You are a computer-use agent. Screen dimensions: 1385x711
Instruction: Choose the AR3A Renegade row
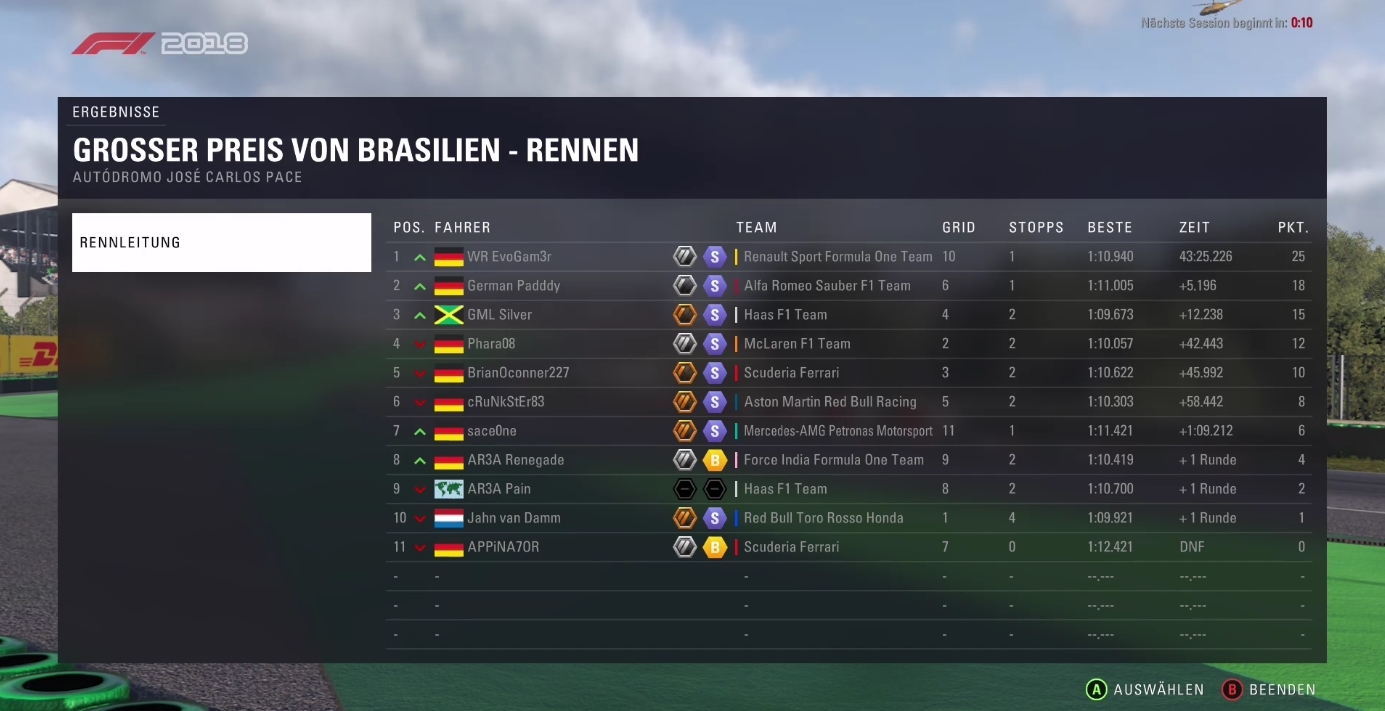tap(515, 460)
